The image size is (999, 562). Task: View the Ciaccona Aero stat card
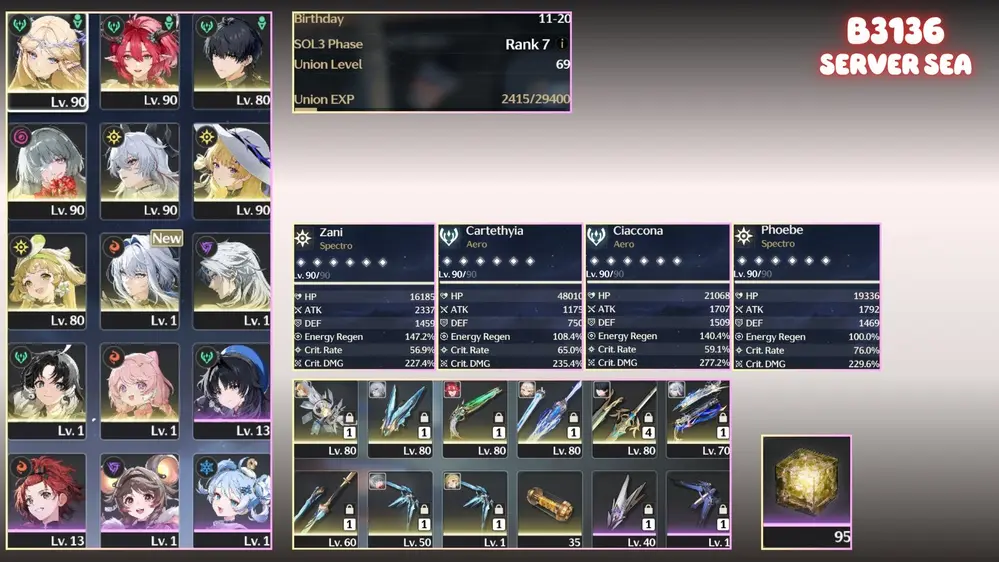(x=657, y=297)
